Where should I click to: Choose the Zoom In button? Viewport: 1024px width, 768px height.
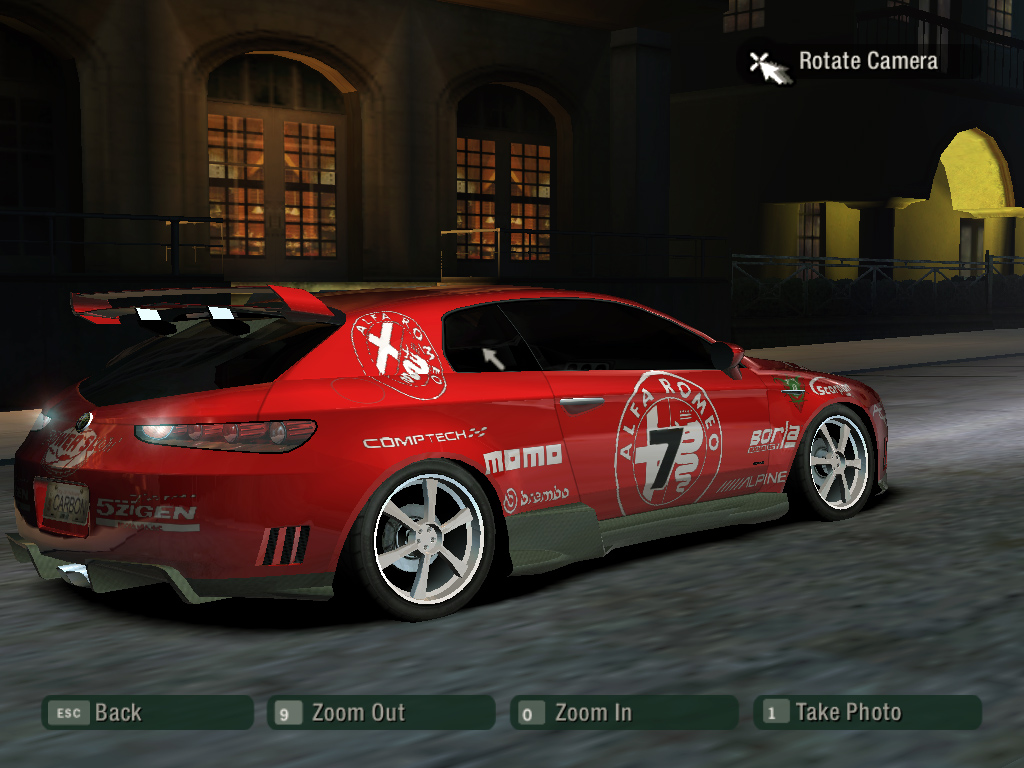[x=623, y=713]
